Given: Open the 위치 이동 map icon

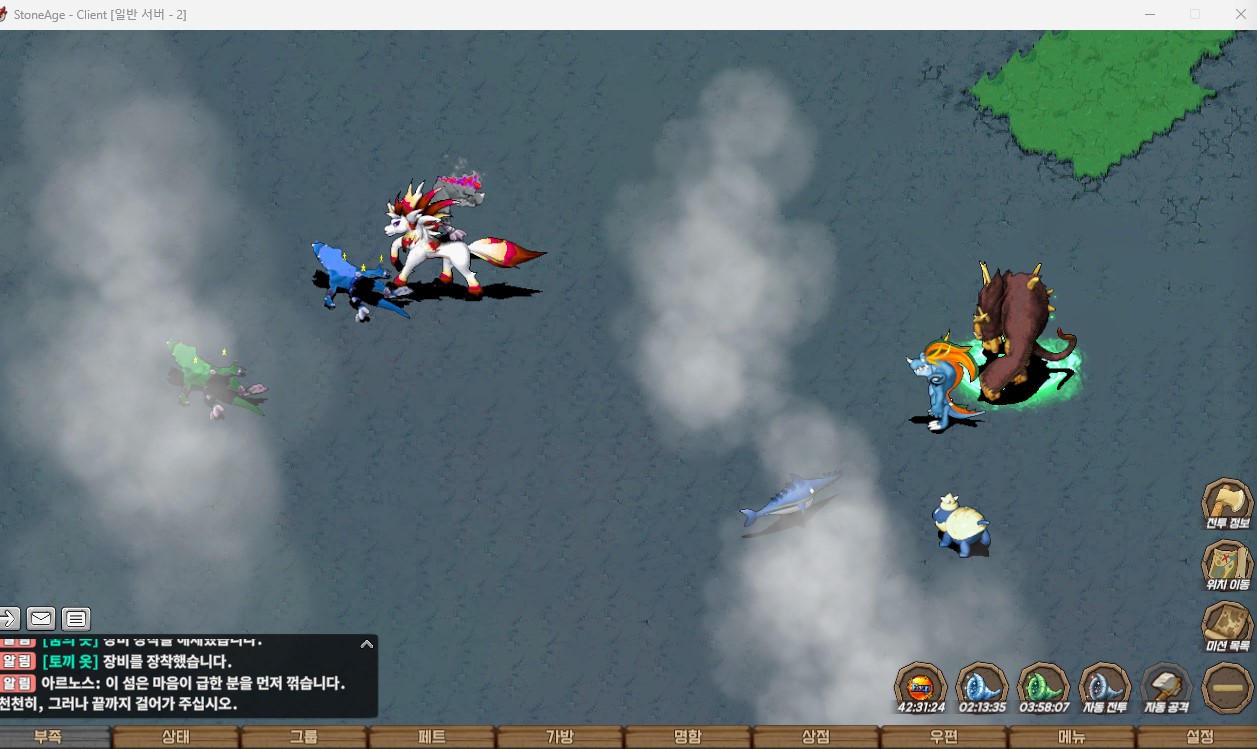Looking at the screenshot, I should 1227,562.
